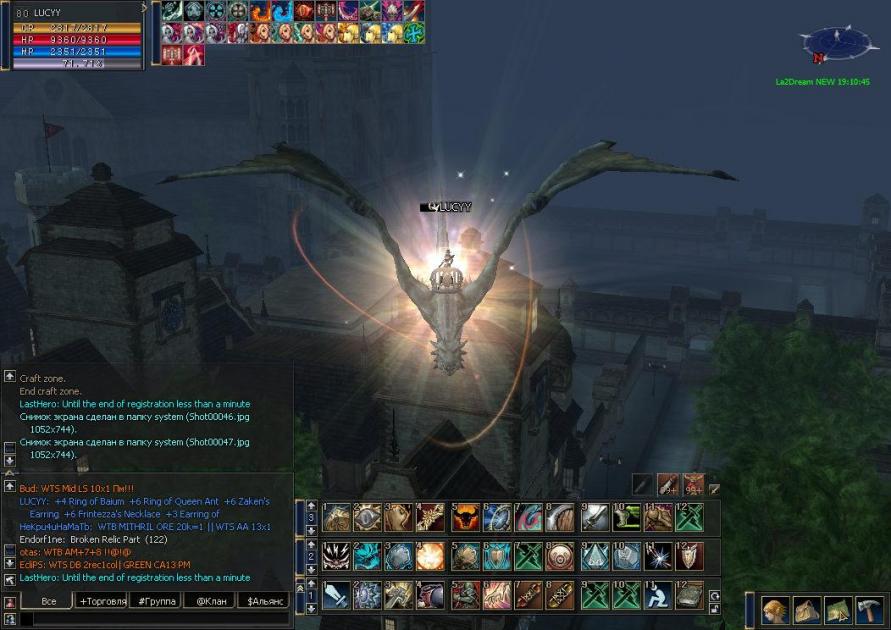Activate the bull head skill icon
This screenshot has height=630, width=891.
click(x=466, y=517)
